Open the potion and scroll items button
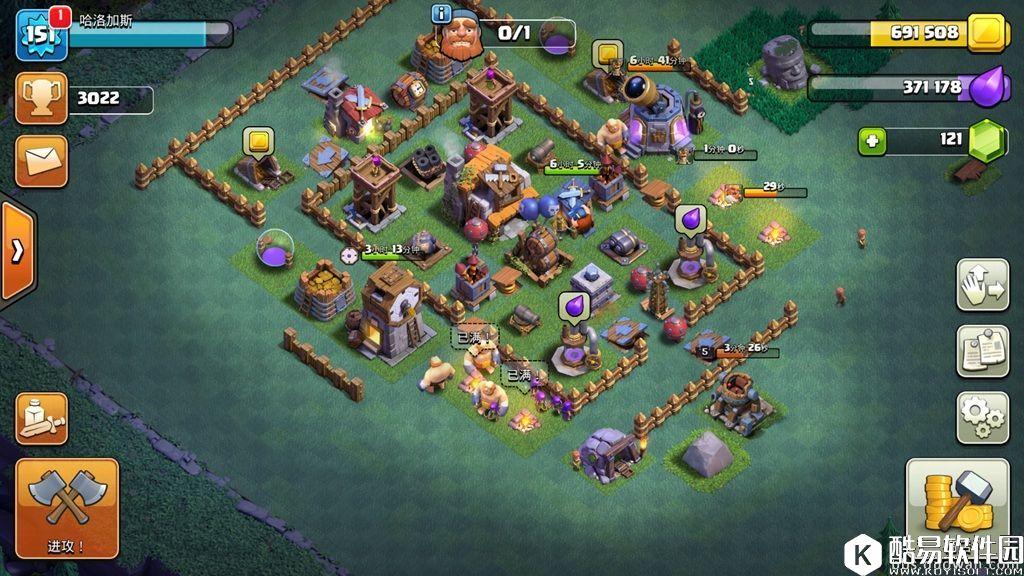The image size is (1024, 576). point(41,418)
